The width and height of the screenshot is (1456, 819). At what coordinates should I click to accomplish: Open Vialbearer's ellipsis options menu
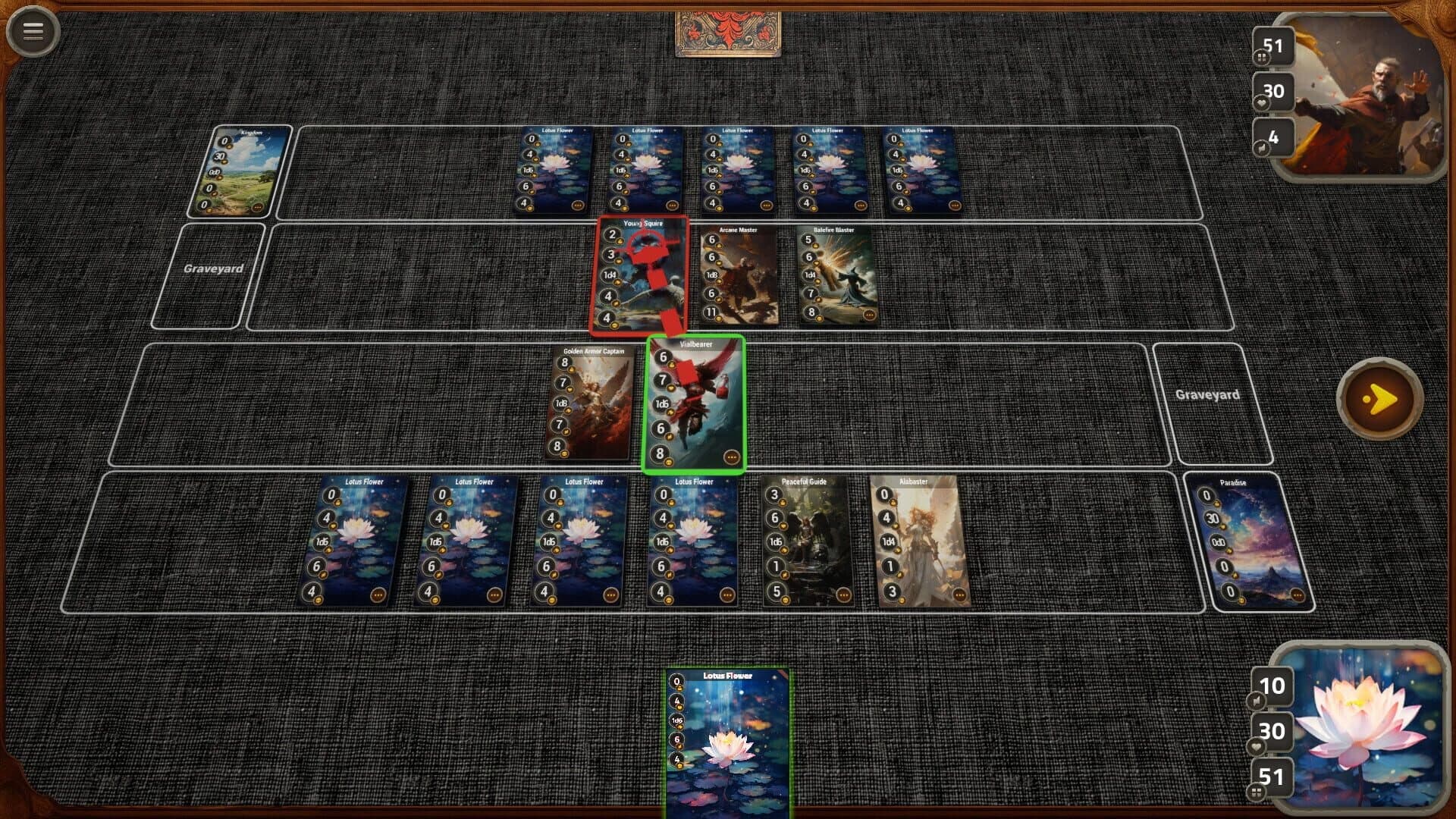[730, 457]
